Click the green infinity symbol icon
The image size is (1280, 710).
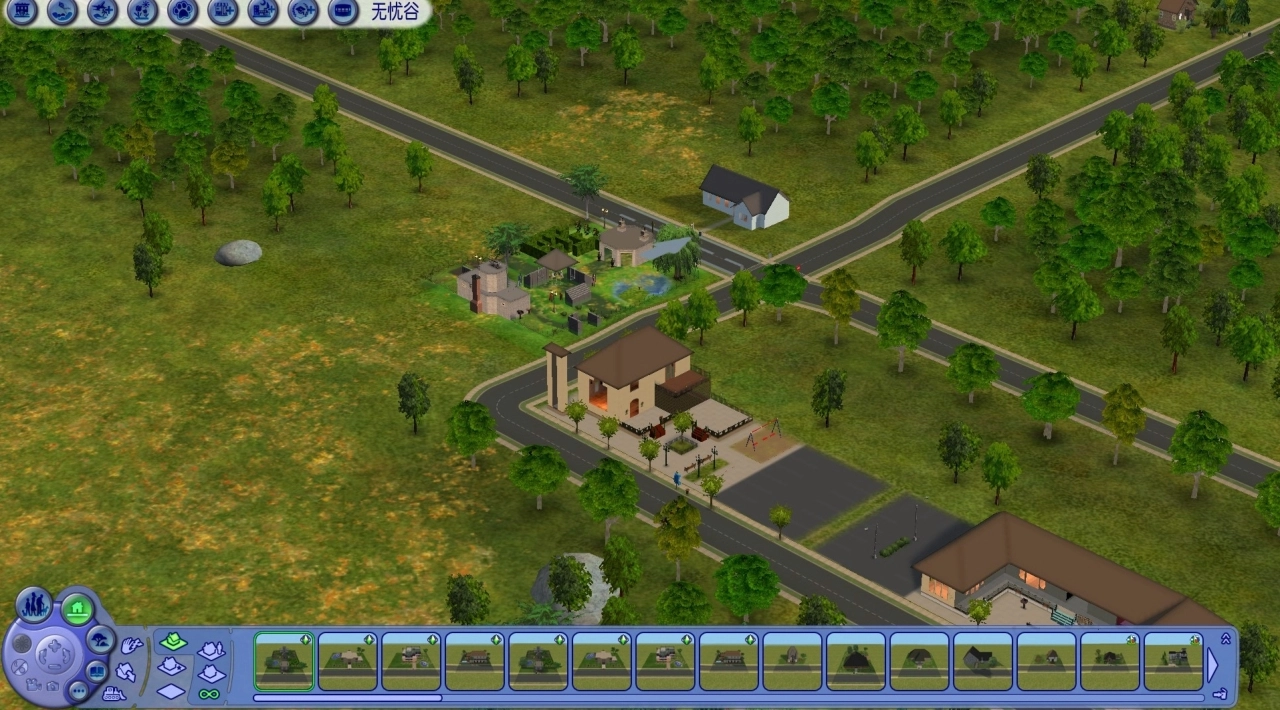tap(209, 693)
